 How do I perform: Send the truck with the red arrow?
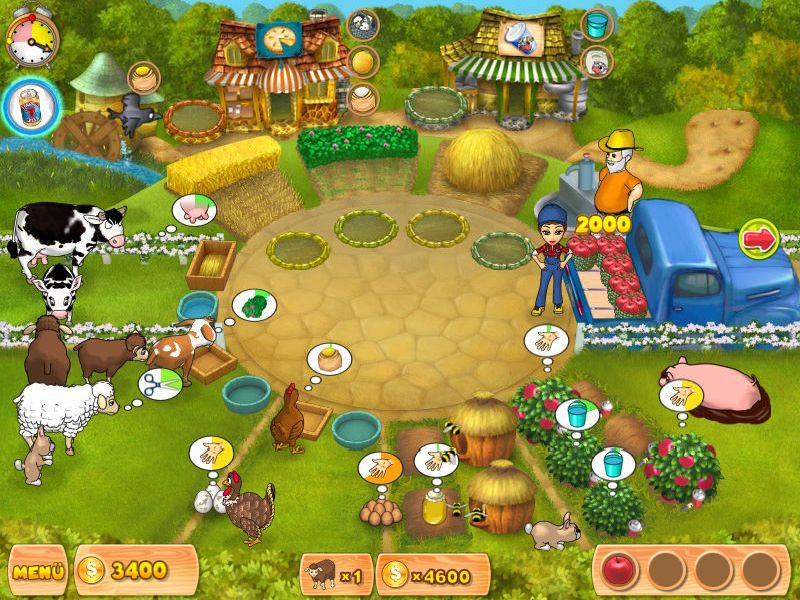point(759,241)
